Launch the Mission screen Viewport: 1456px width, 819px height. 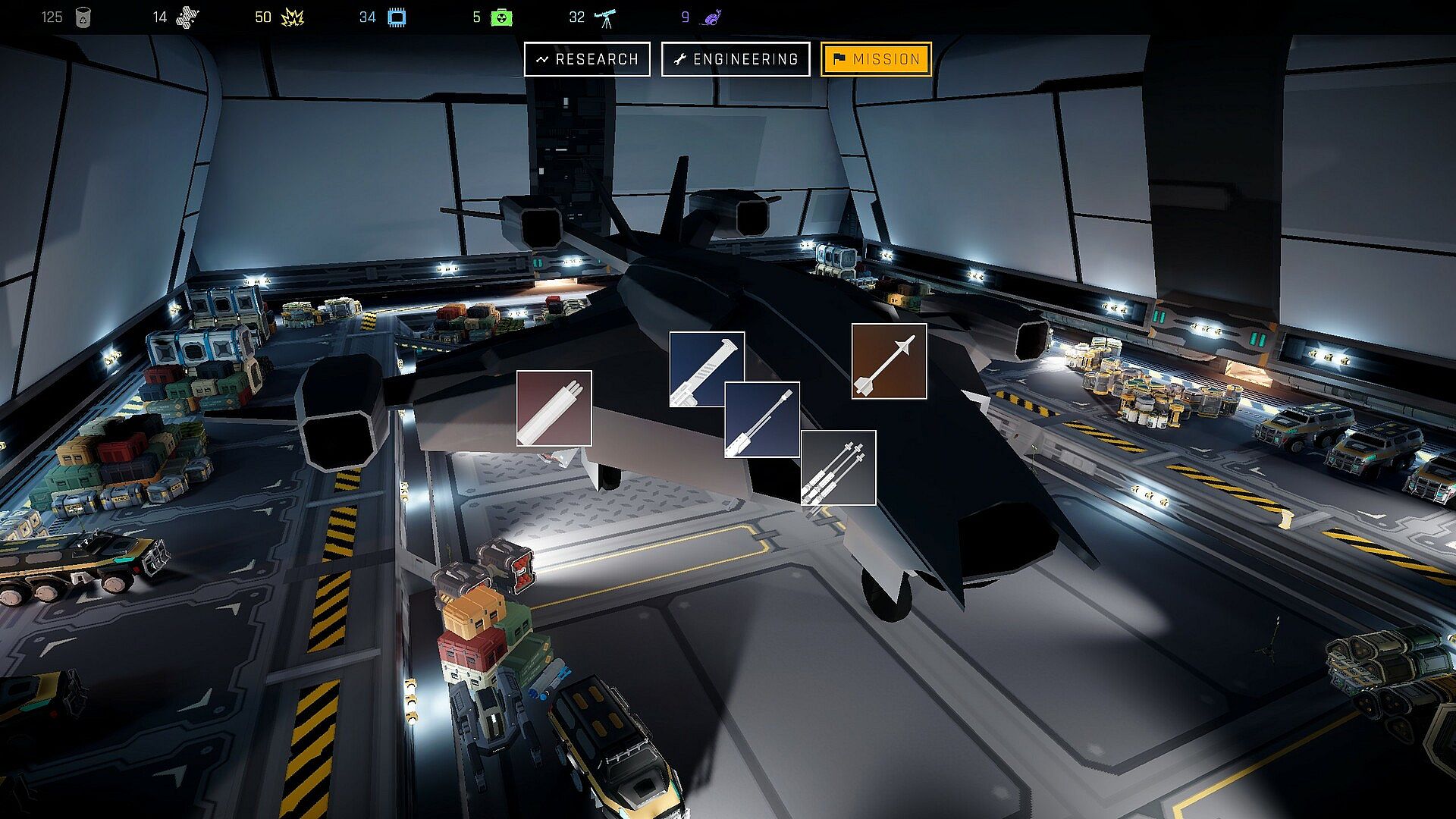(876, 59)
